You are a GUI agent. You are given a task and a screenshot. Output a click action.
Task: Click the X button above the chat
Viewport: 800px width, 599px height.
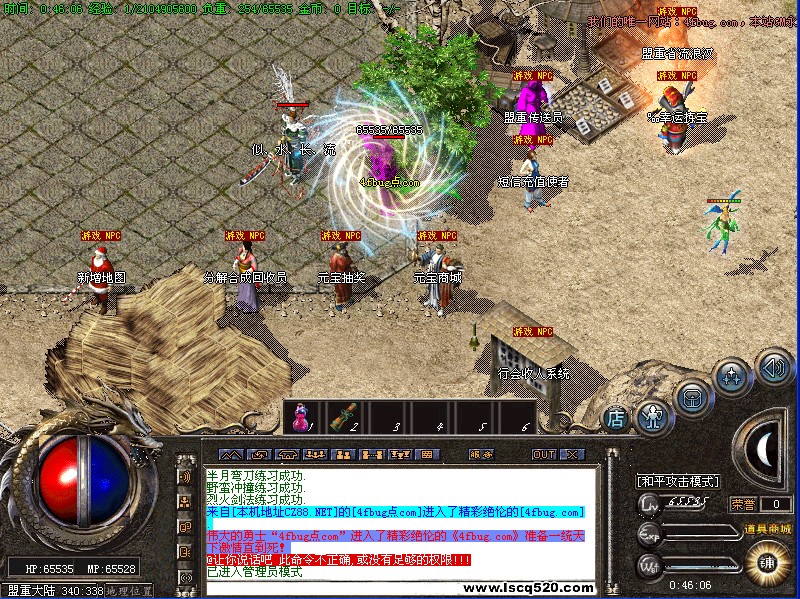(571, 454)
